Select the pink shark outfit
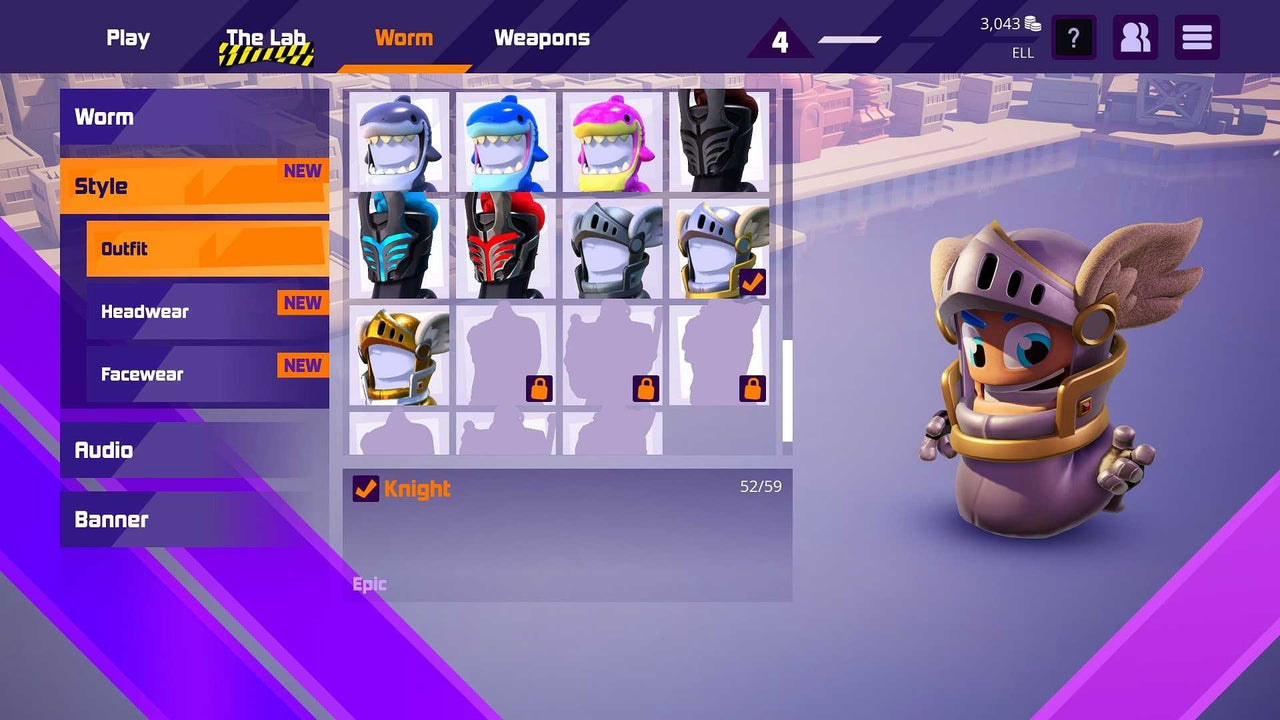 [x=613, y=138]
